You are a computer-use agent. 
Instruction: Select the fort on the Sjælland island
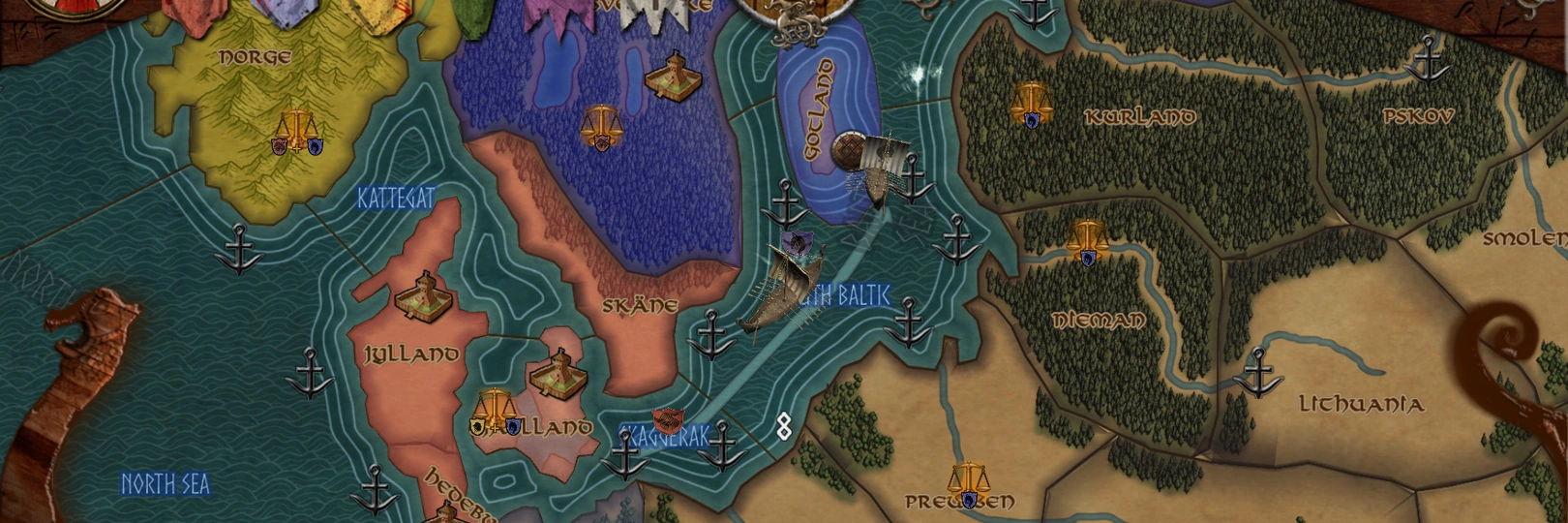pyautogui.click(x=559, y=373)
